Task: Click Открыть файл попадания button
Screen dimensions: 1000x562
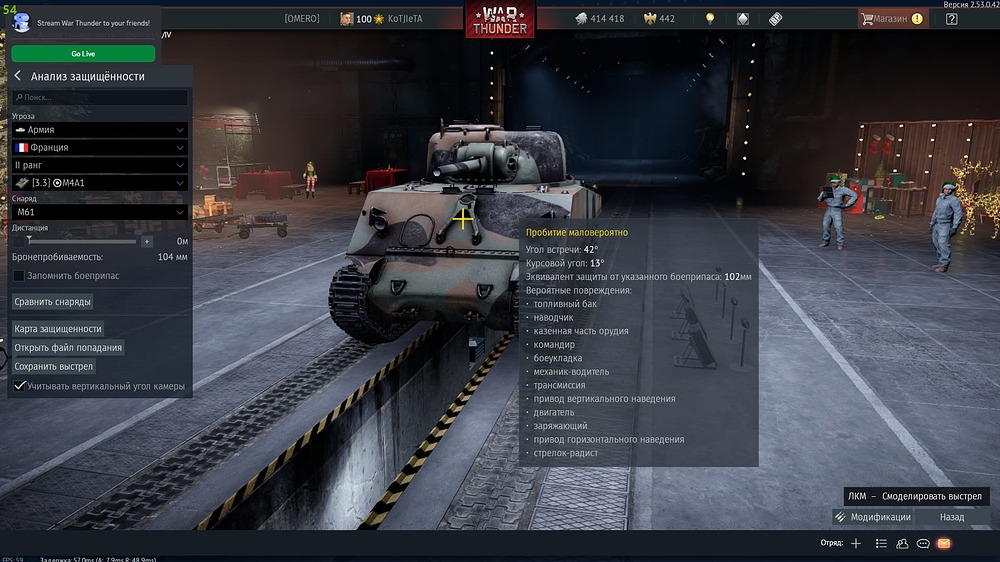Action: click(68, 348)
